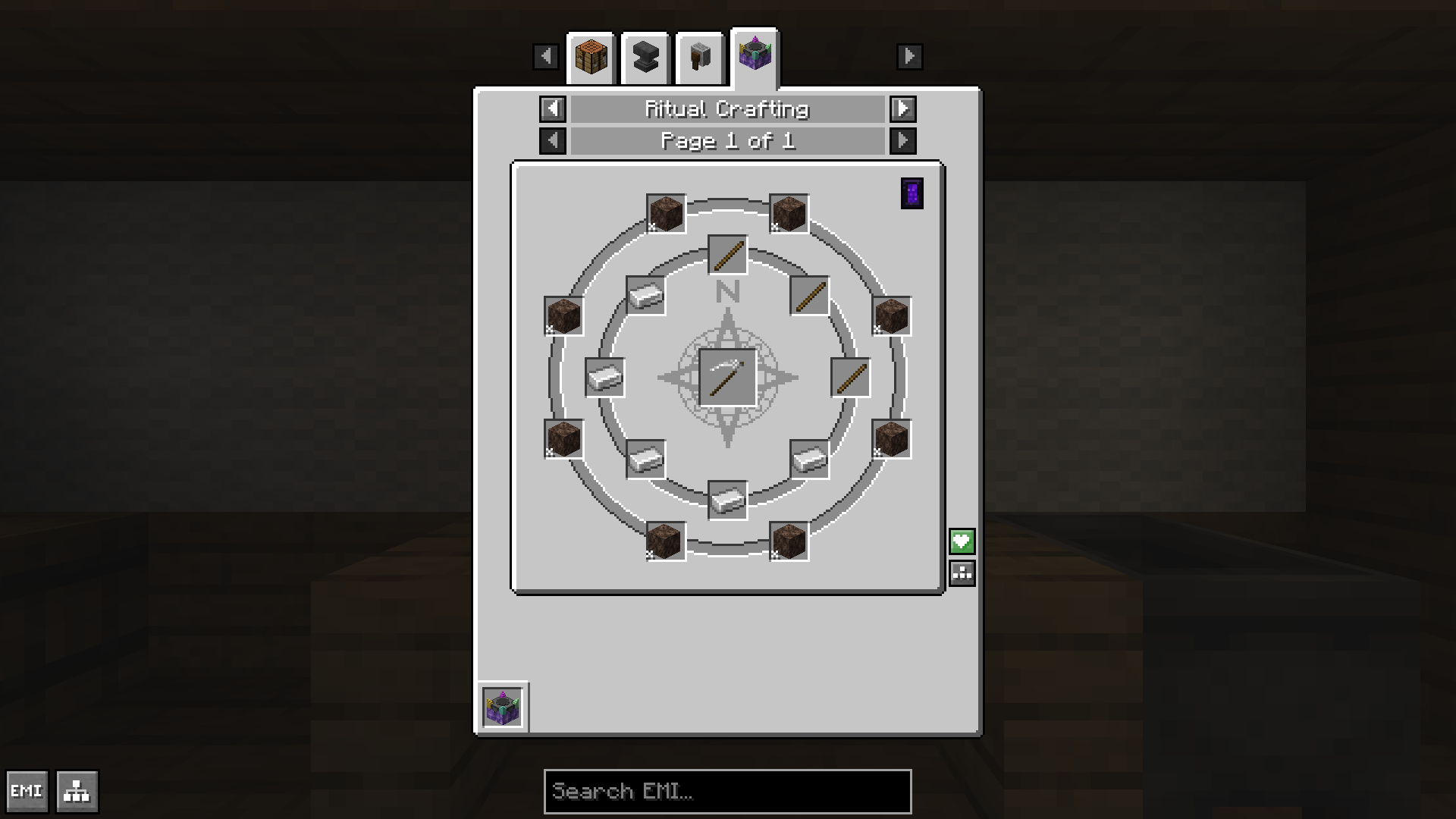
Task: Click the Ritual Crafting title bar
Action: click(x=727, y=109)
